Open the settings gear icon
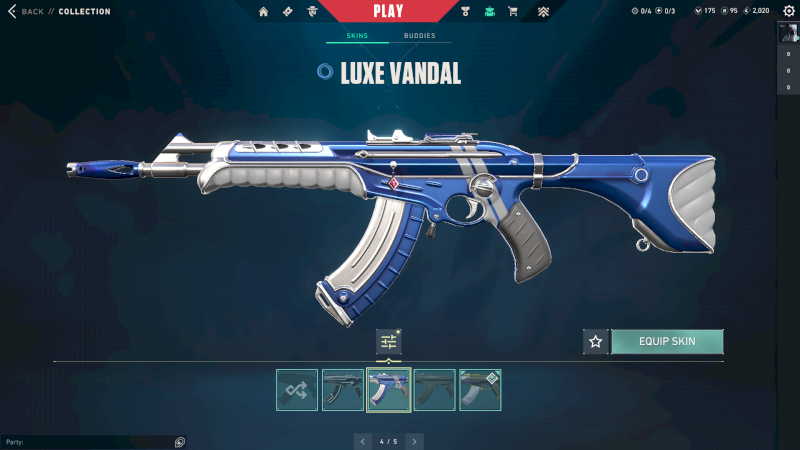 point(786,11)
